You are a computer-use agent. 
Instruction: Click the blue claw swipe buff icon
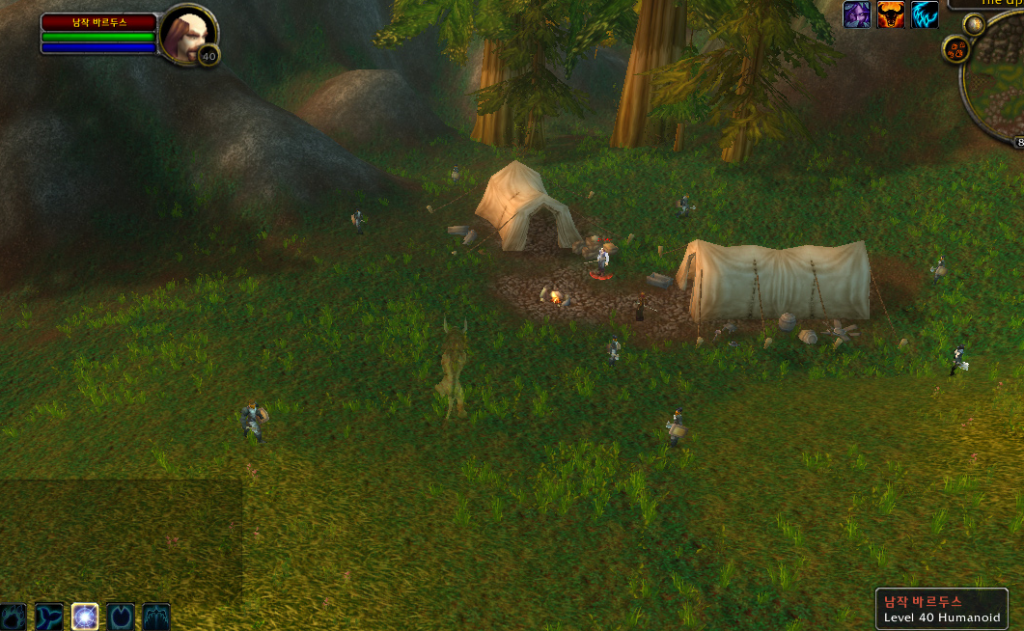925,14
